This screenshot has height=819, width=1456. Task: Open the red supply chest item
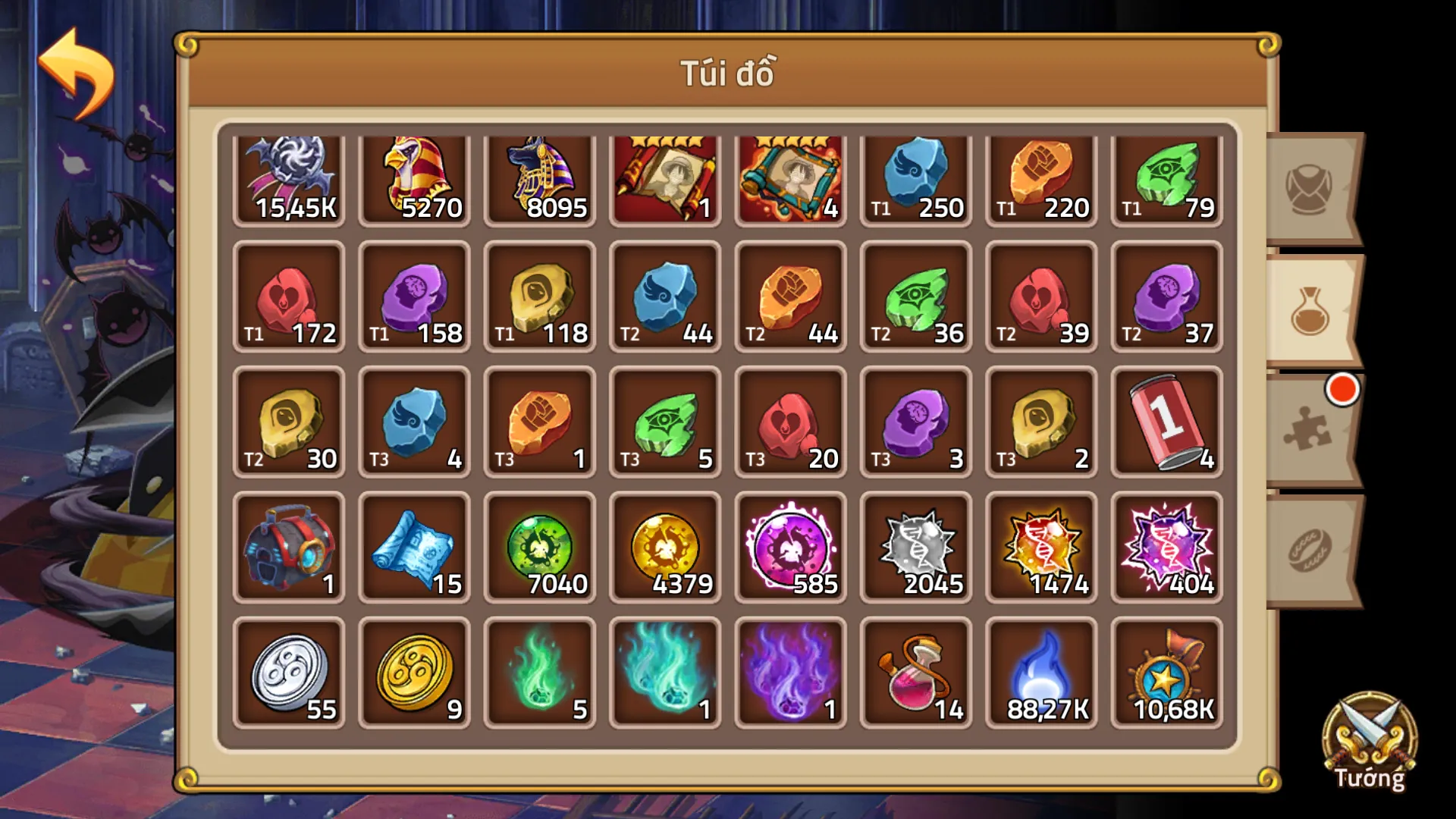289,548
